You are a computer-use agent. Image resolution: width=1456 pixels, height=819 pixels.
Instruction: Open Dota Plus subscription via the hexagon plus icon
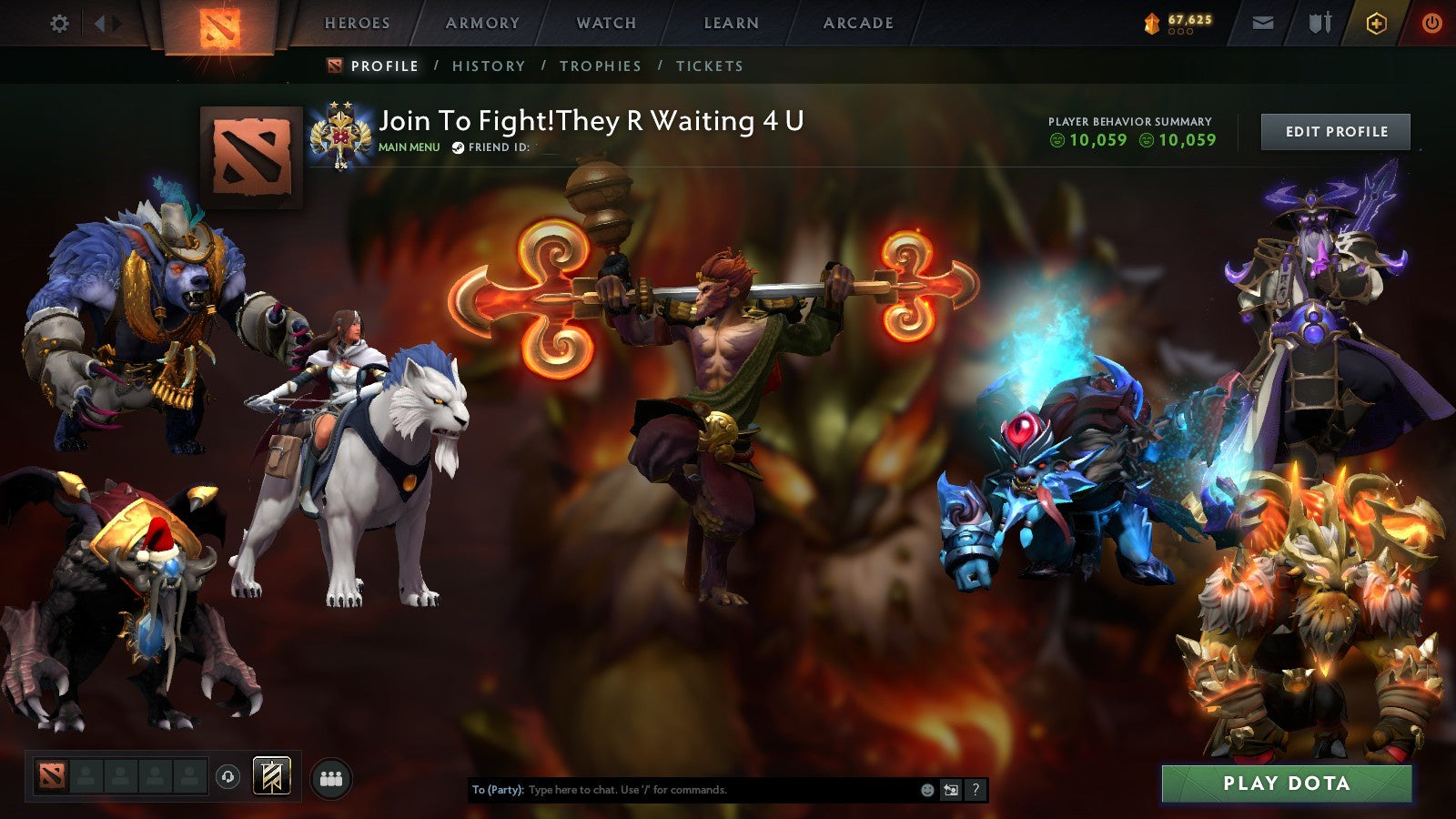[x=1376, y=24]
